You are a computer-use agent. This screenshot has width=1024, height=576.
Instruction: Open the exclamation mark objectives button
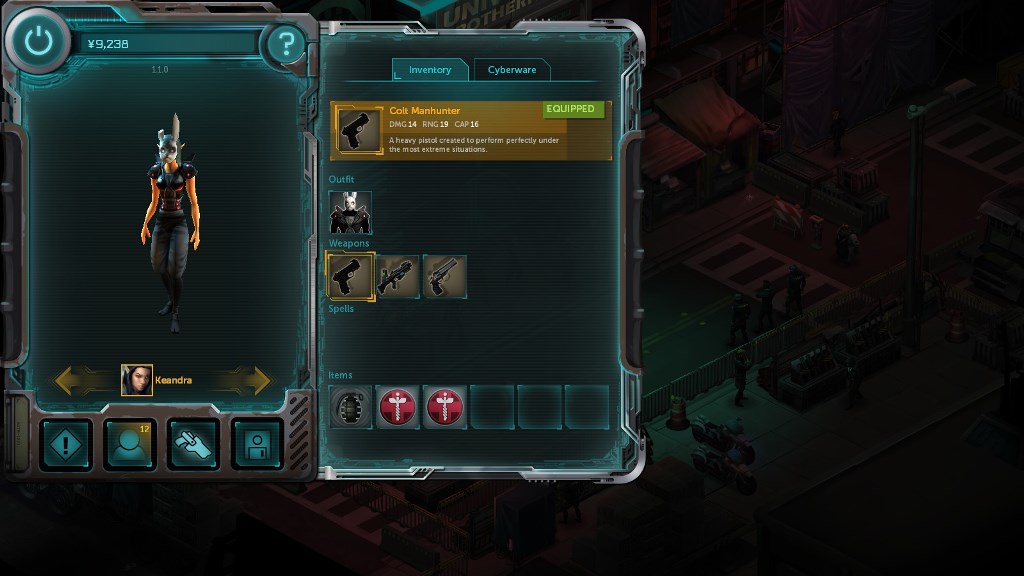(x=67, y=444)
